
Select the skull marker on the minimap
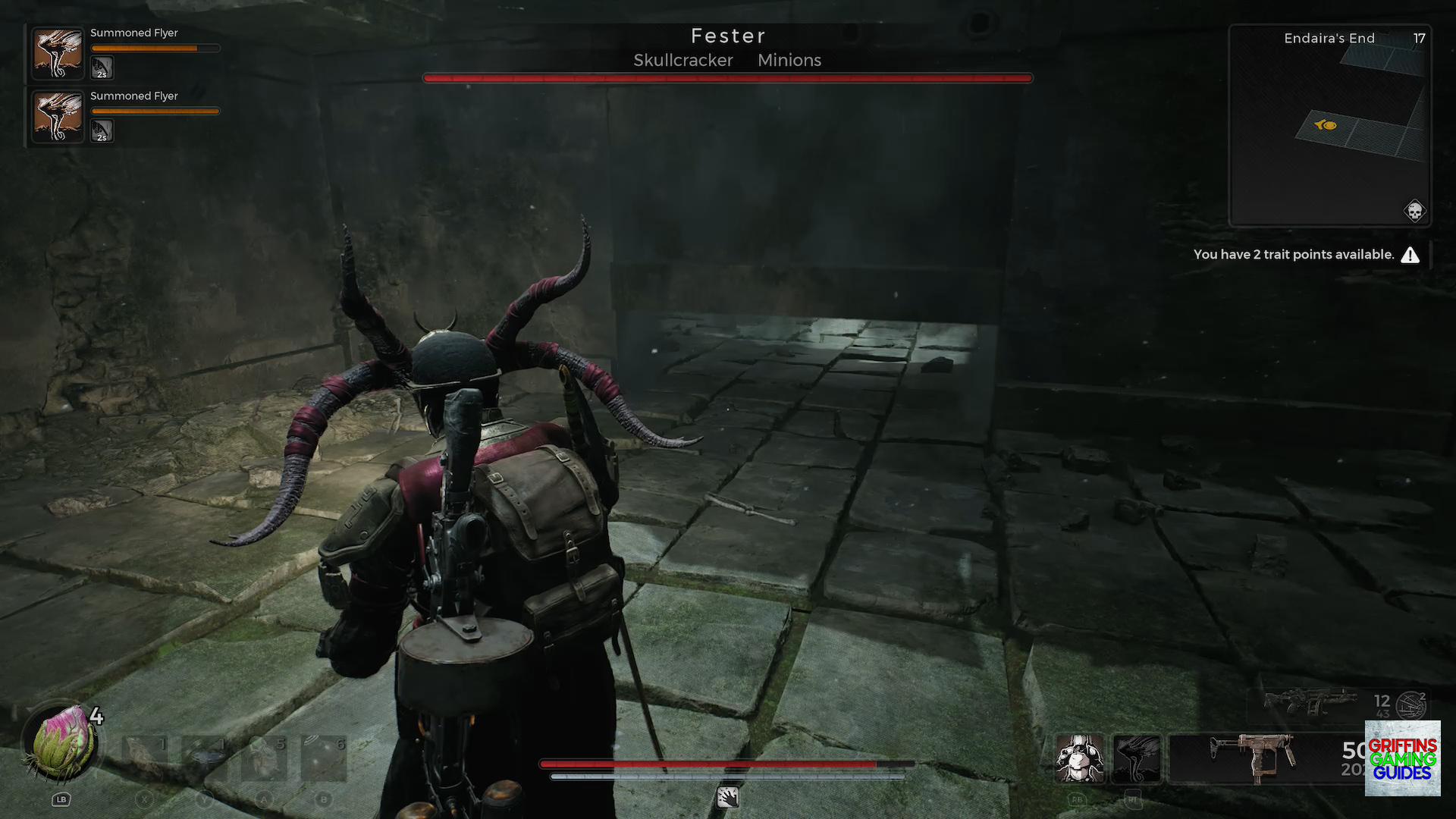pos(1414,211)
